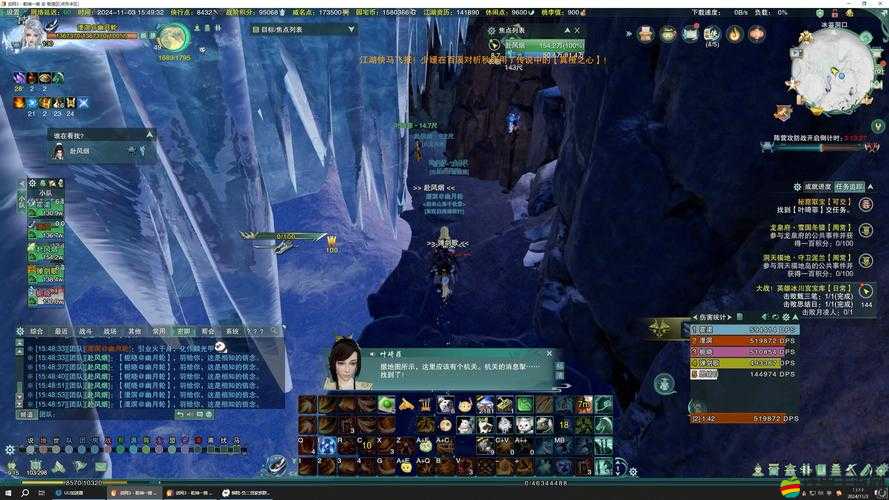The image size is (889, 500).
Task: Click the 叶晴薇 dialogue portrait
Action: [346, 364]
